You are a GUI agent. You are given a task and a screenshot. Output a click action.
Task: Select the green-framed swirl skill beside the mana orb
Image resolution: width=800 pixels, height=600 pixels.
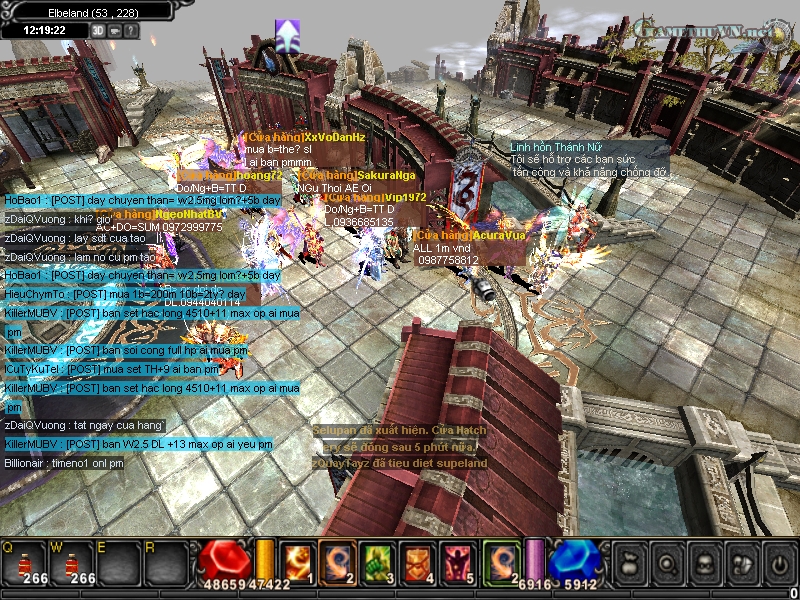(x=500, y=561)
